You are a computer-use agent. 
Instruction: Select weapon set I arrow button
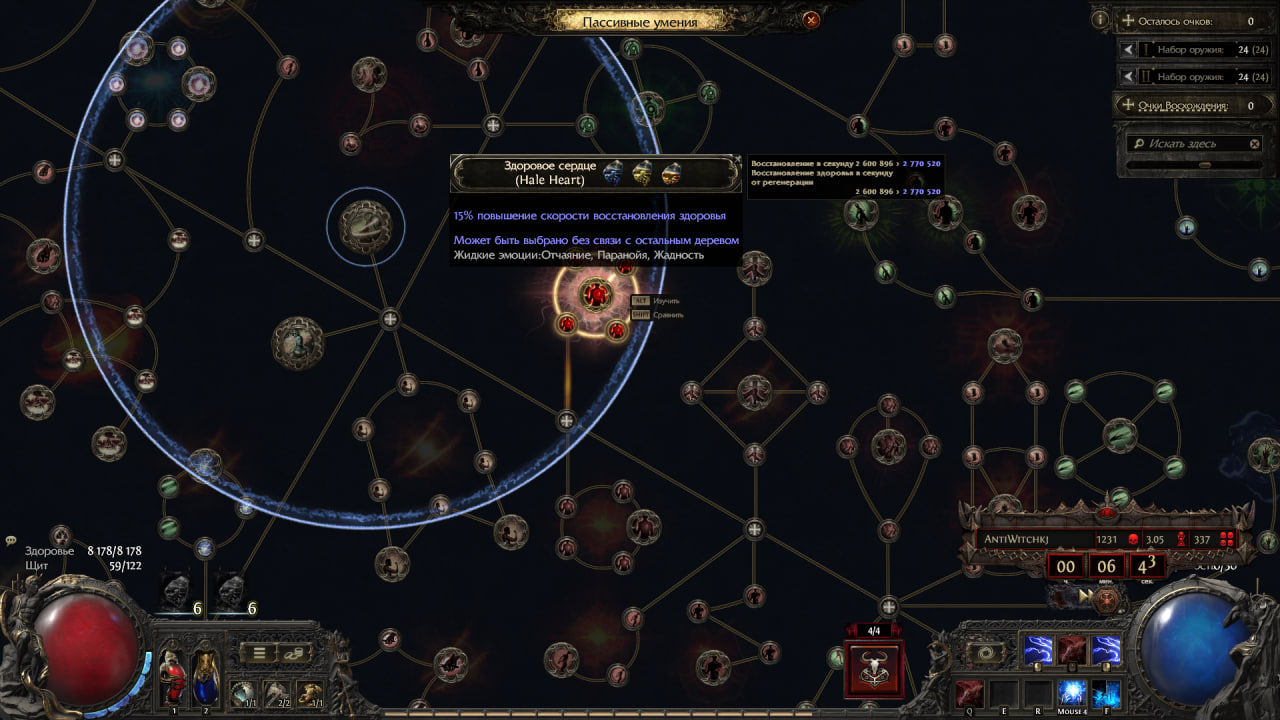[x=1128, y=49]
